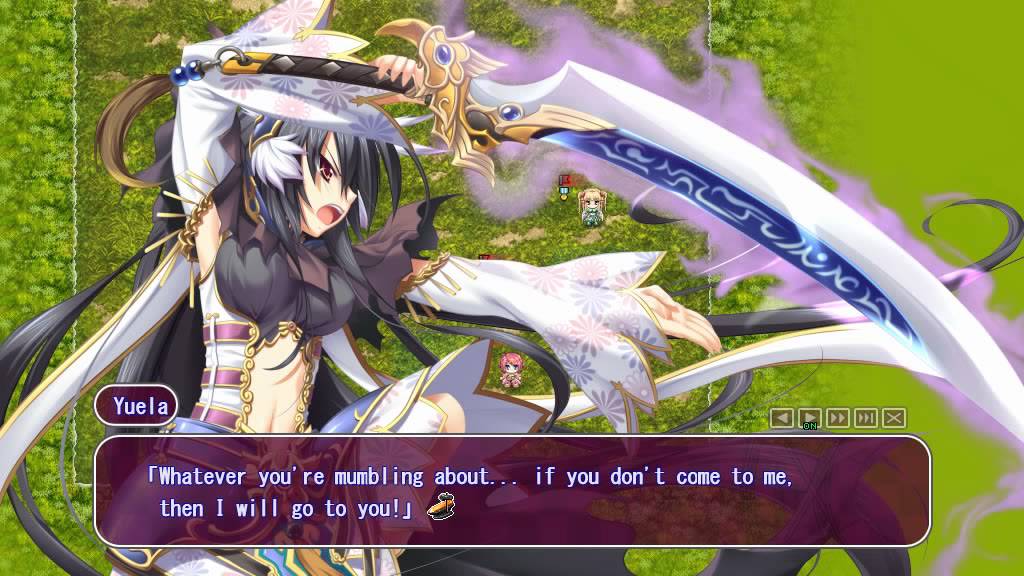
Task: Toggle auto-play mode that shows ON
Action: pos(809,418)
